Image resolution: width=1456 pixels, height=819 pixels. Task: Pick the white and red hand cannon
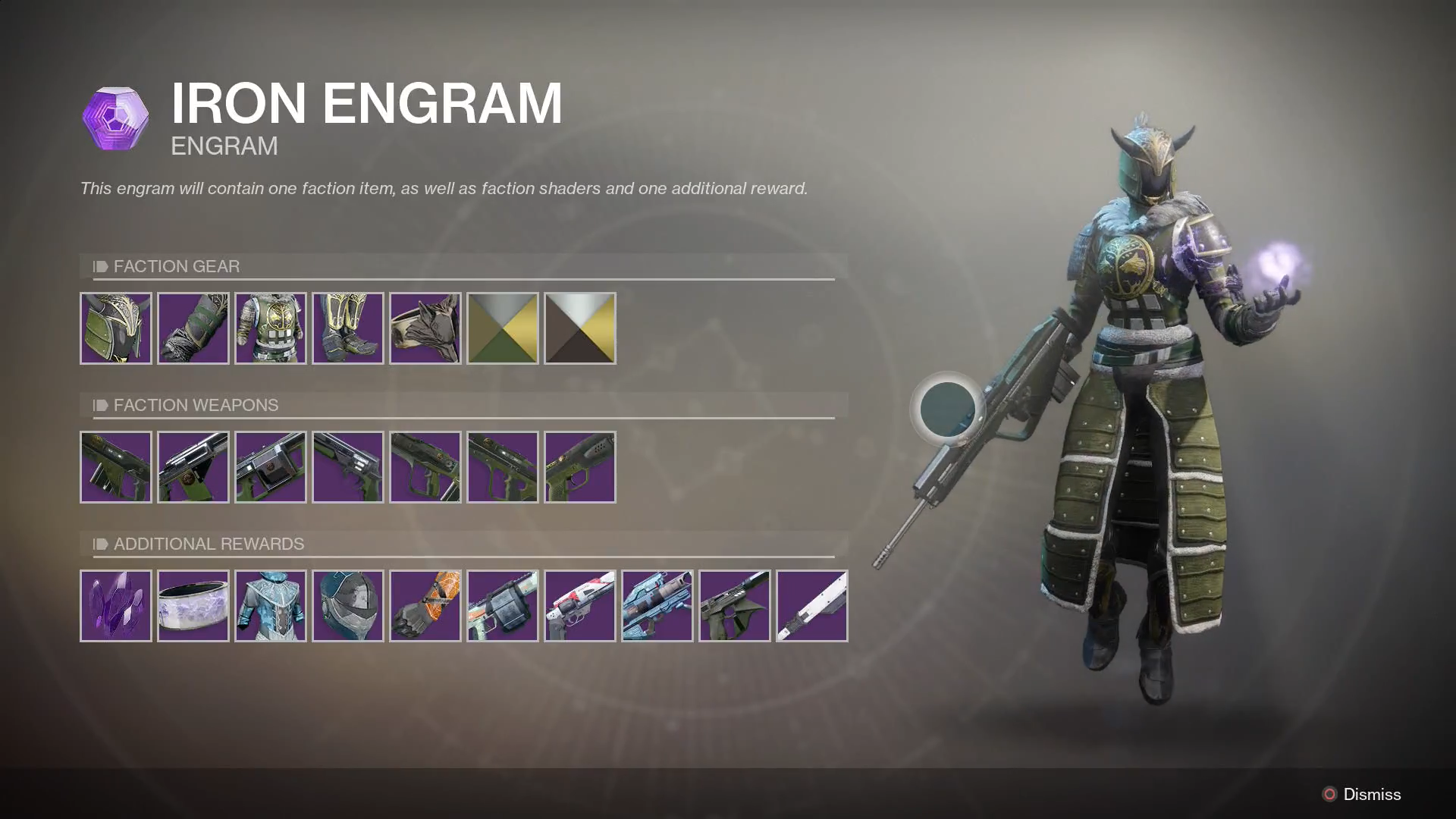coord(580,606)
